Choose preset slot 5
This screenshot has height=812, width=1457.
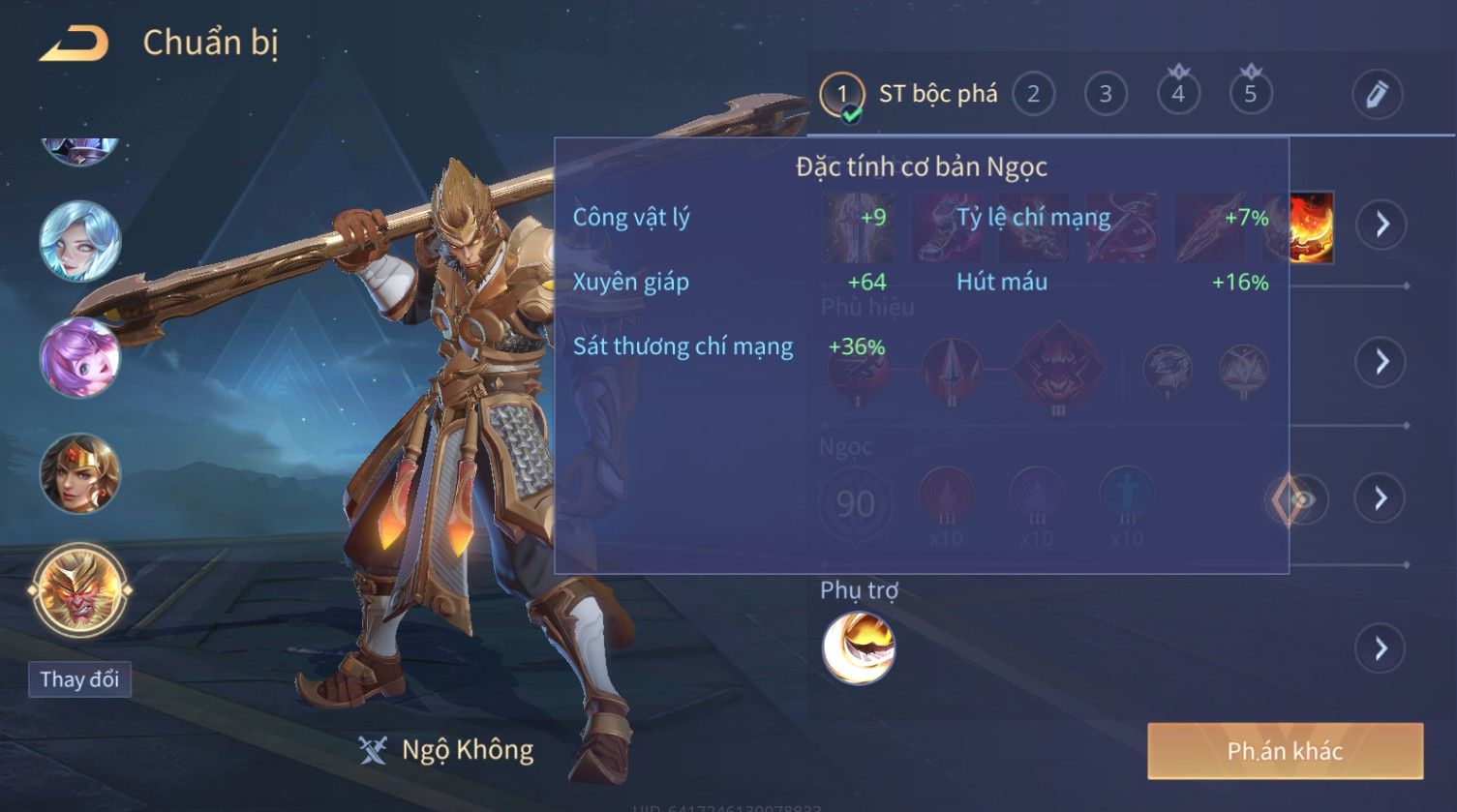point(1250,94)
